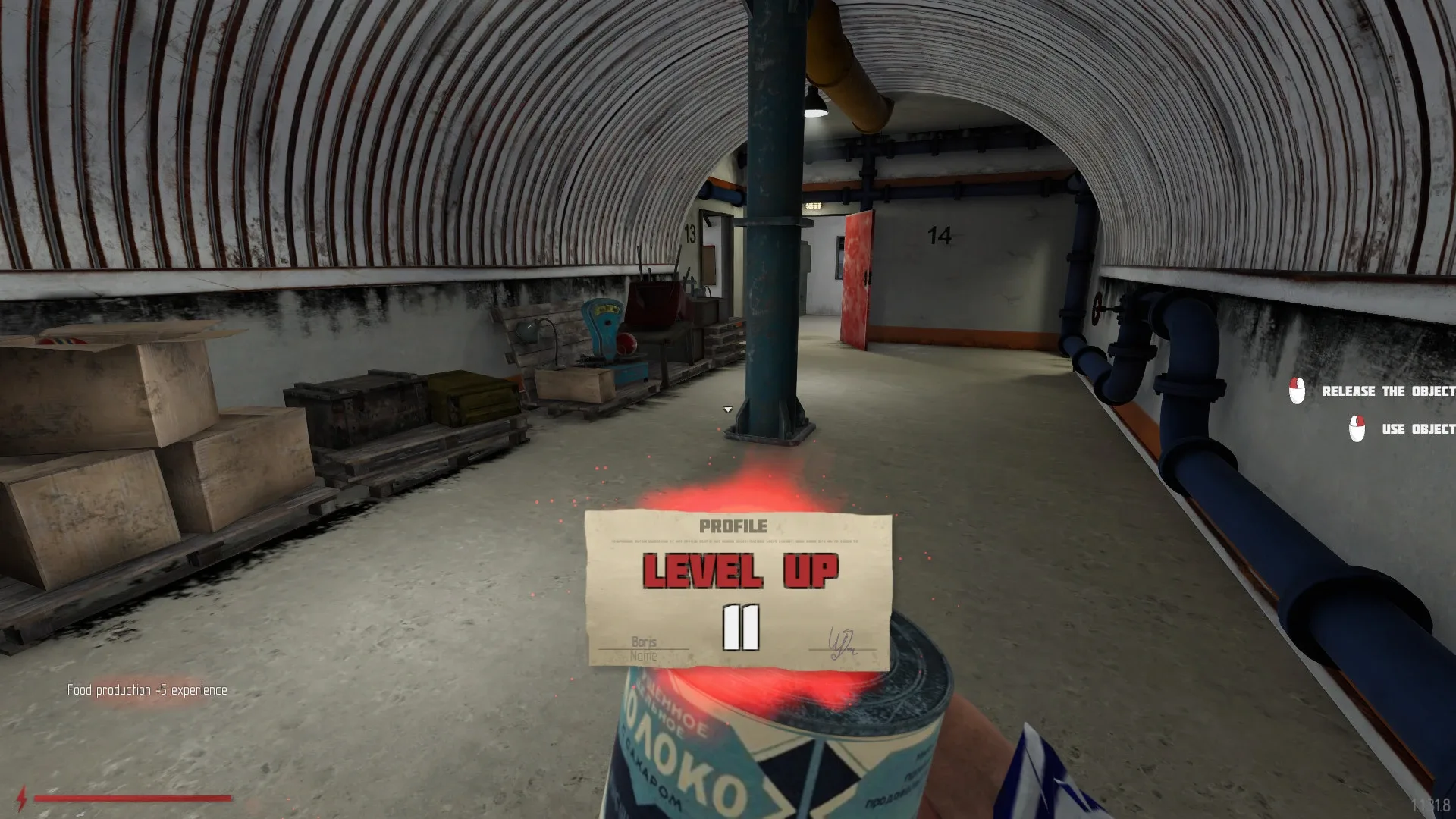Click the crosshair arrow in screen center
This screenshot has width=1456, height=819.
[x=726, y=409]
